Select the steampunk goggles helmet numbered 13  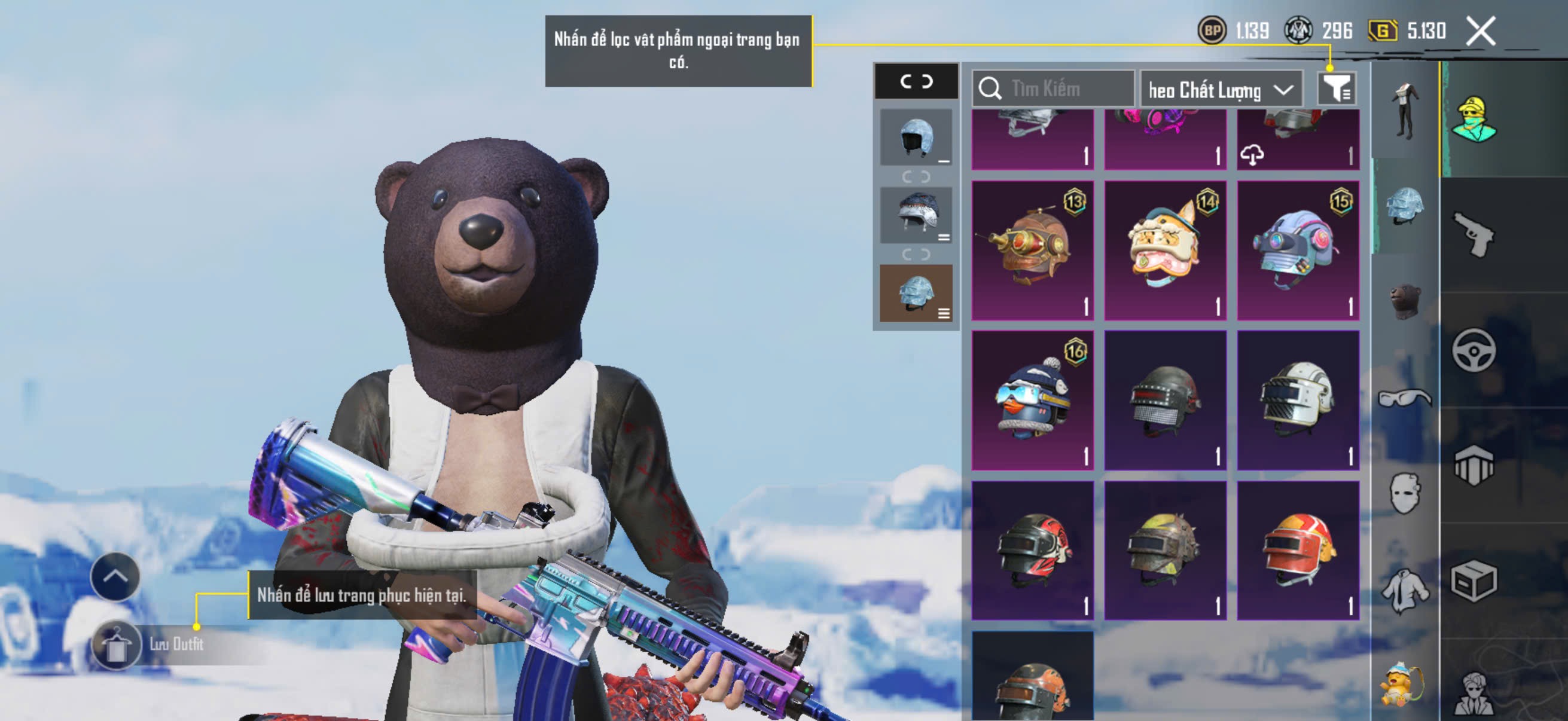click(1032, 250)
